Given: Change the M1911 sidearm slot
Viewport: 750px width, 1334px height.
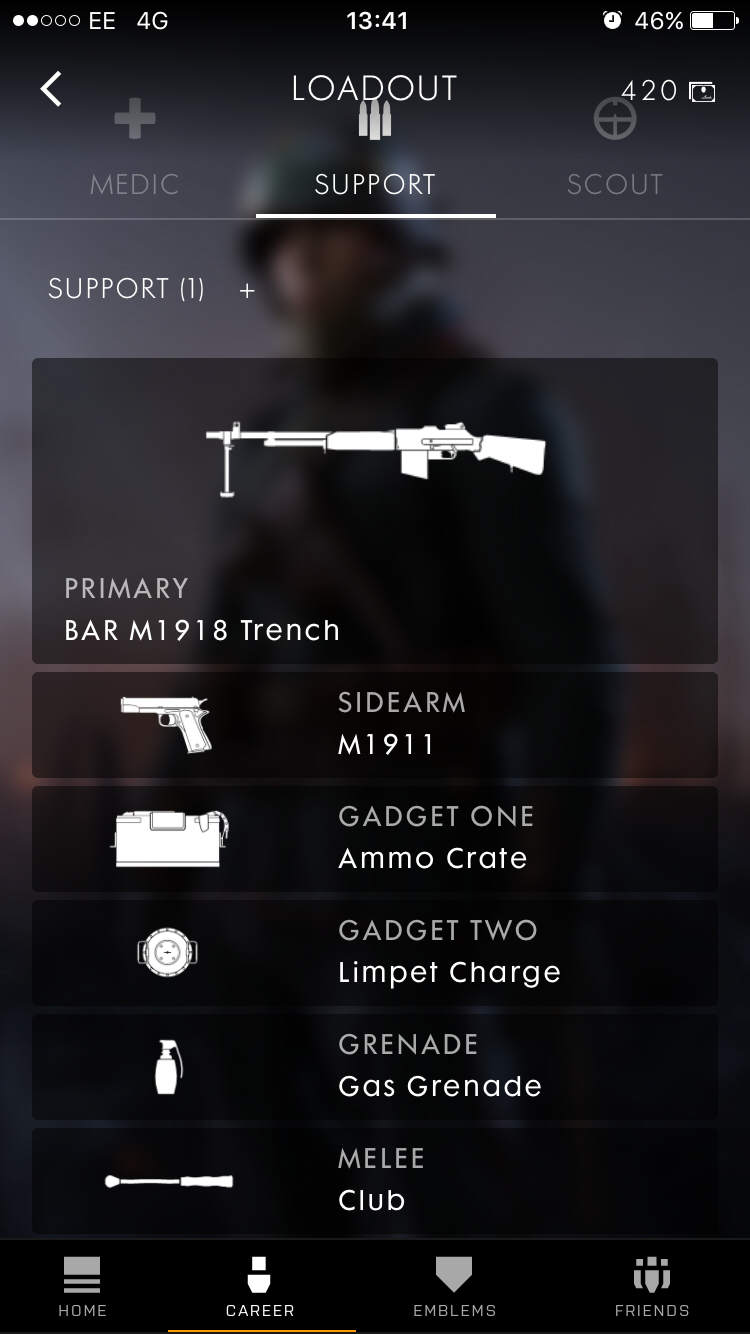Looking at the screenshot, I should coord(375,724).
